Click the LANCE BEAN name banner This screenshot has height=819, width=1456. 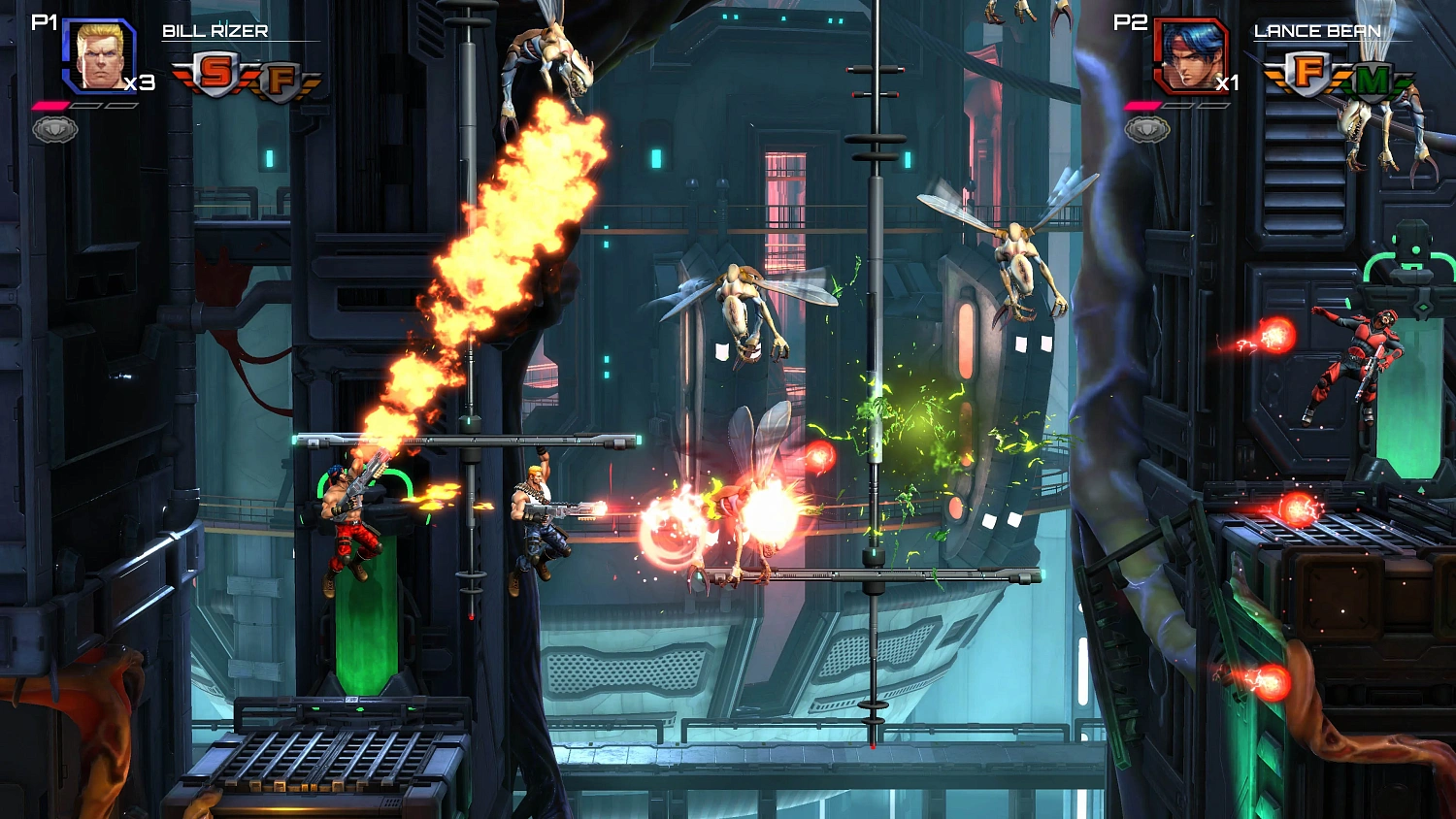[1318, 30]
